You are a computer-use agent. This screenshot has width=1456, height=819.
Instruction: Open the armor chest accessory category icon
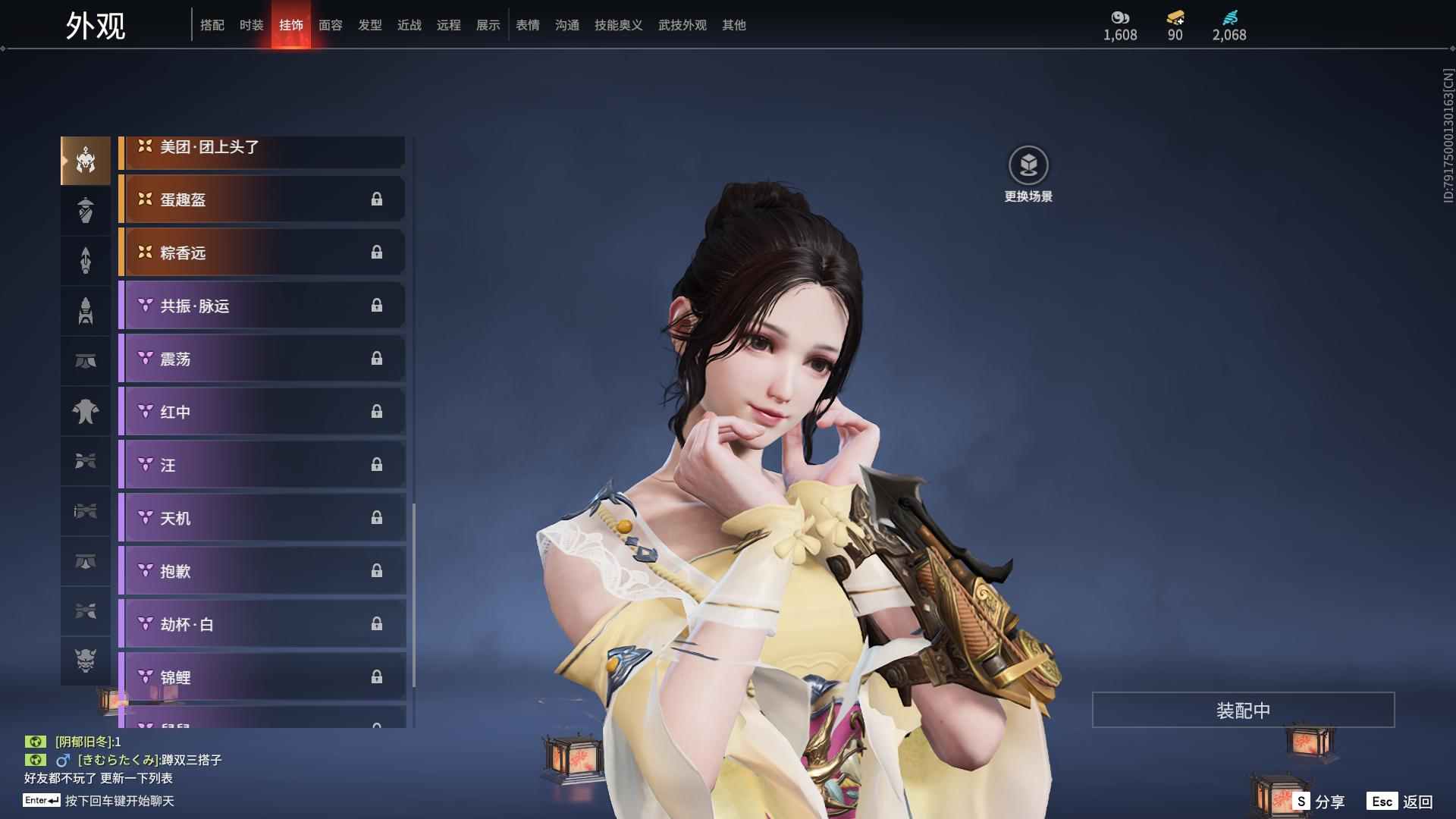click(86, 310)
